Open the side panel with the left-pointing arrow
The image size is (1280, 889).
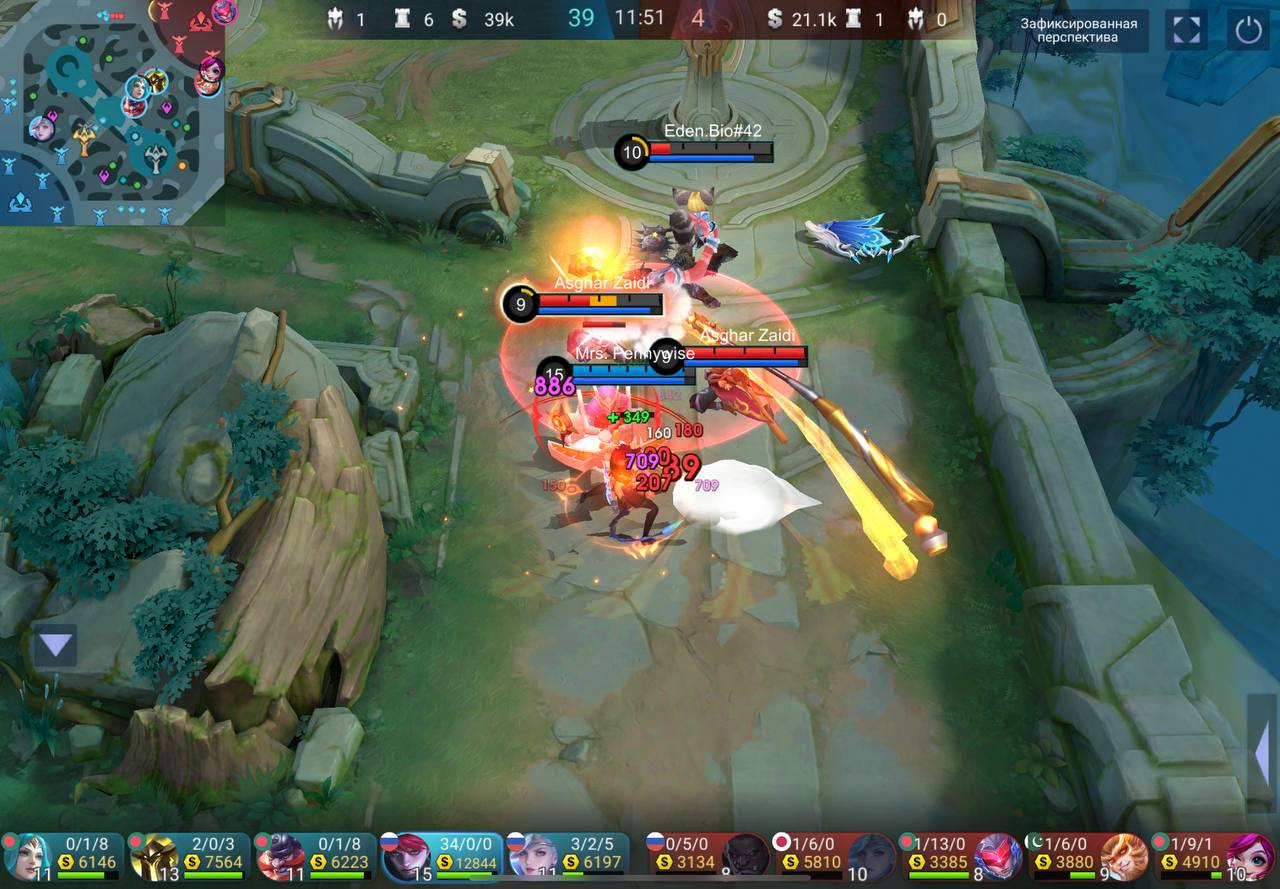tap(1262, 752)
